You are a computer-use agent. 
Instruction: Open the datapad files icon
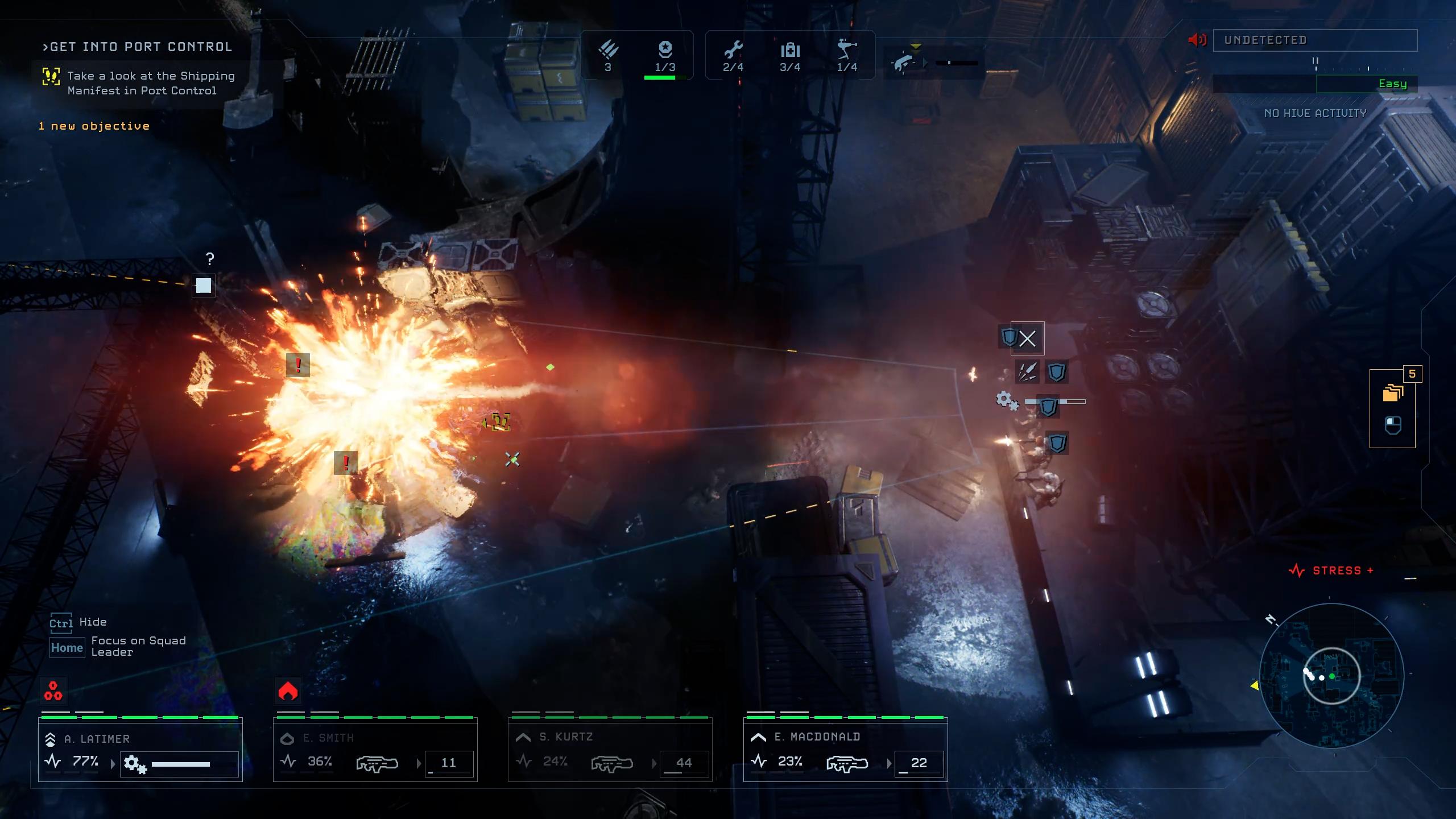(1392, 392)
